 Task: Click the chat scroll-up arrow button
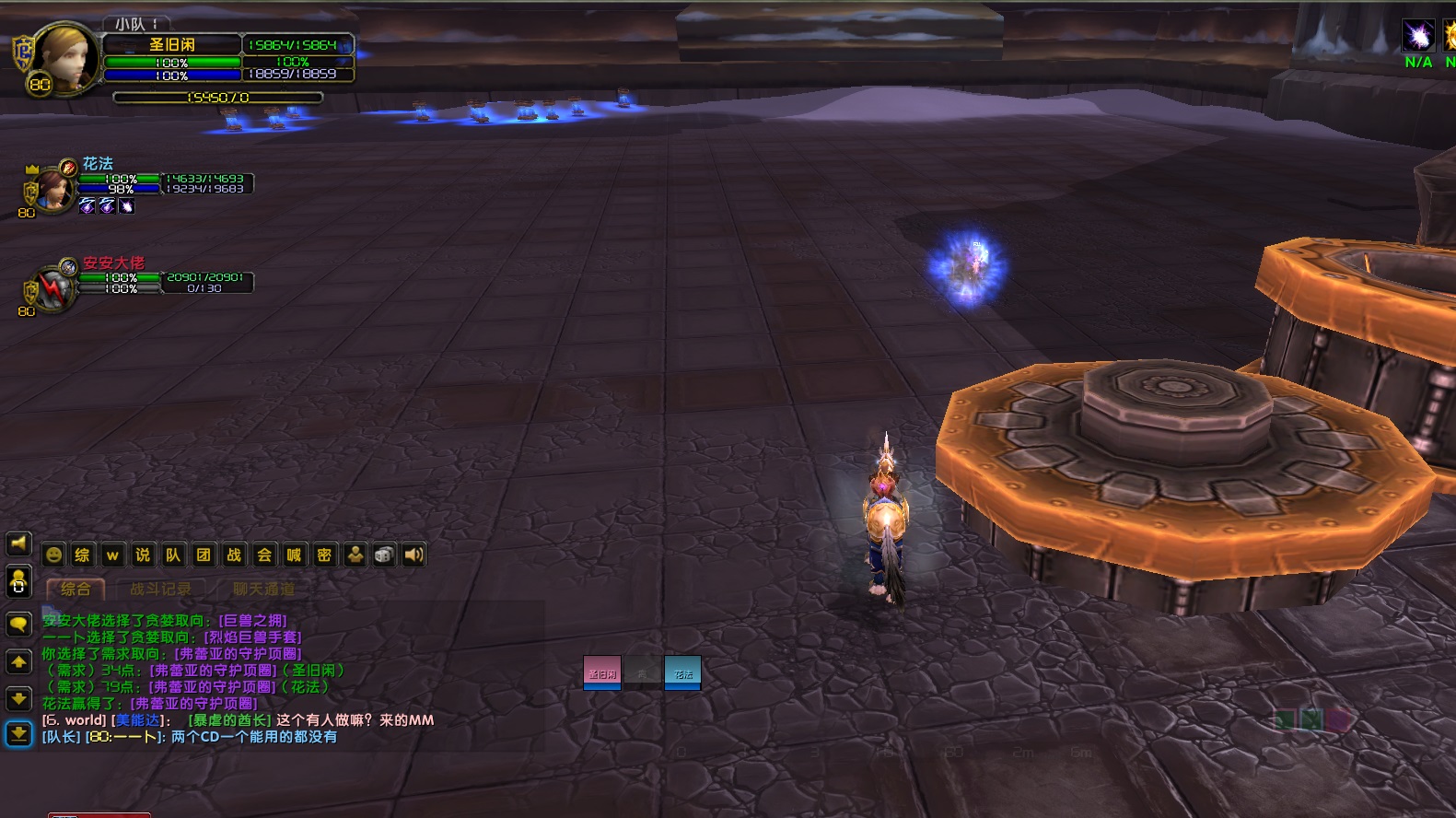pyautogui.click(x=18, y=662)
